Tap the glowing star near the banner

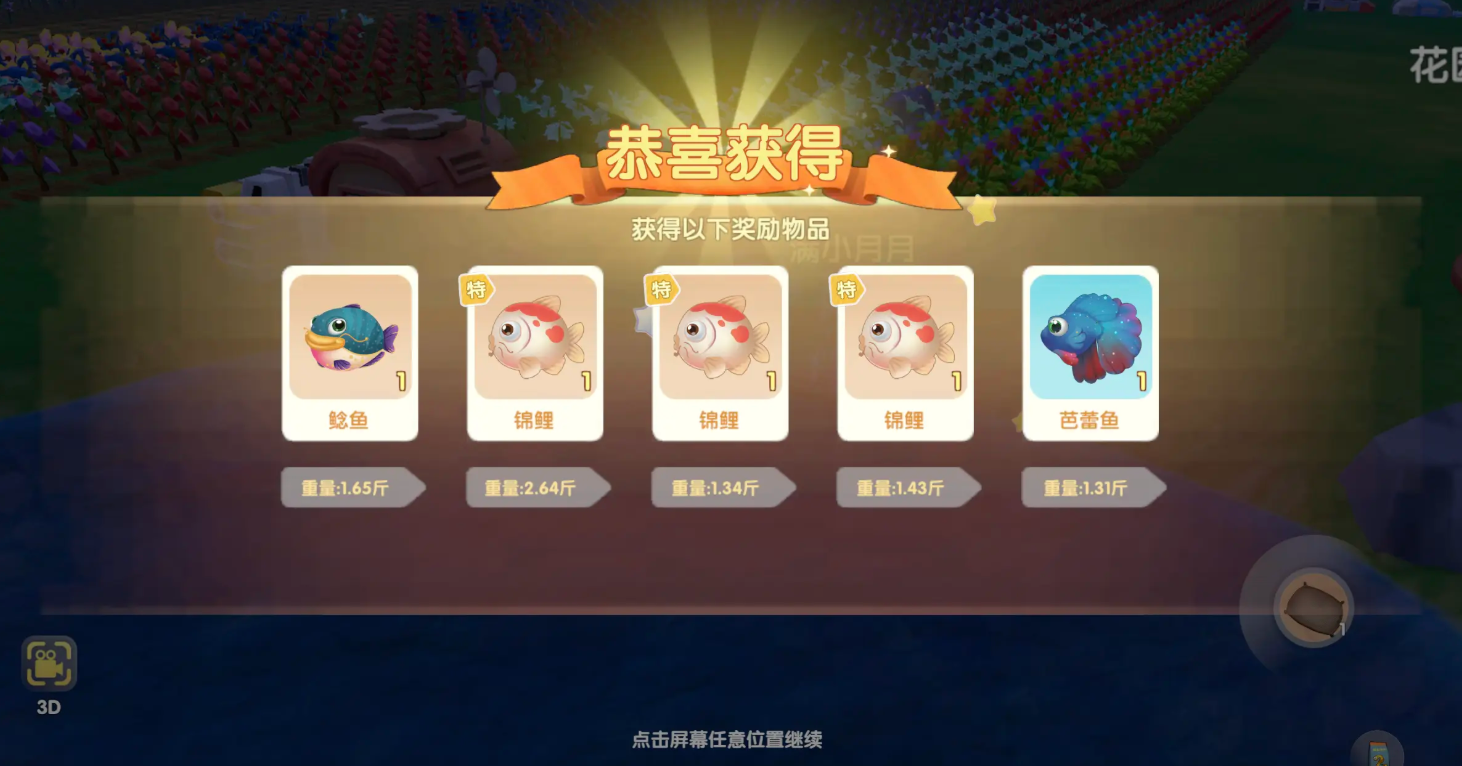pos(982,210)
